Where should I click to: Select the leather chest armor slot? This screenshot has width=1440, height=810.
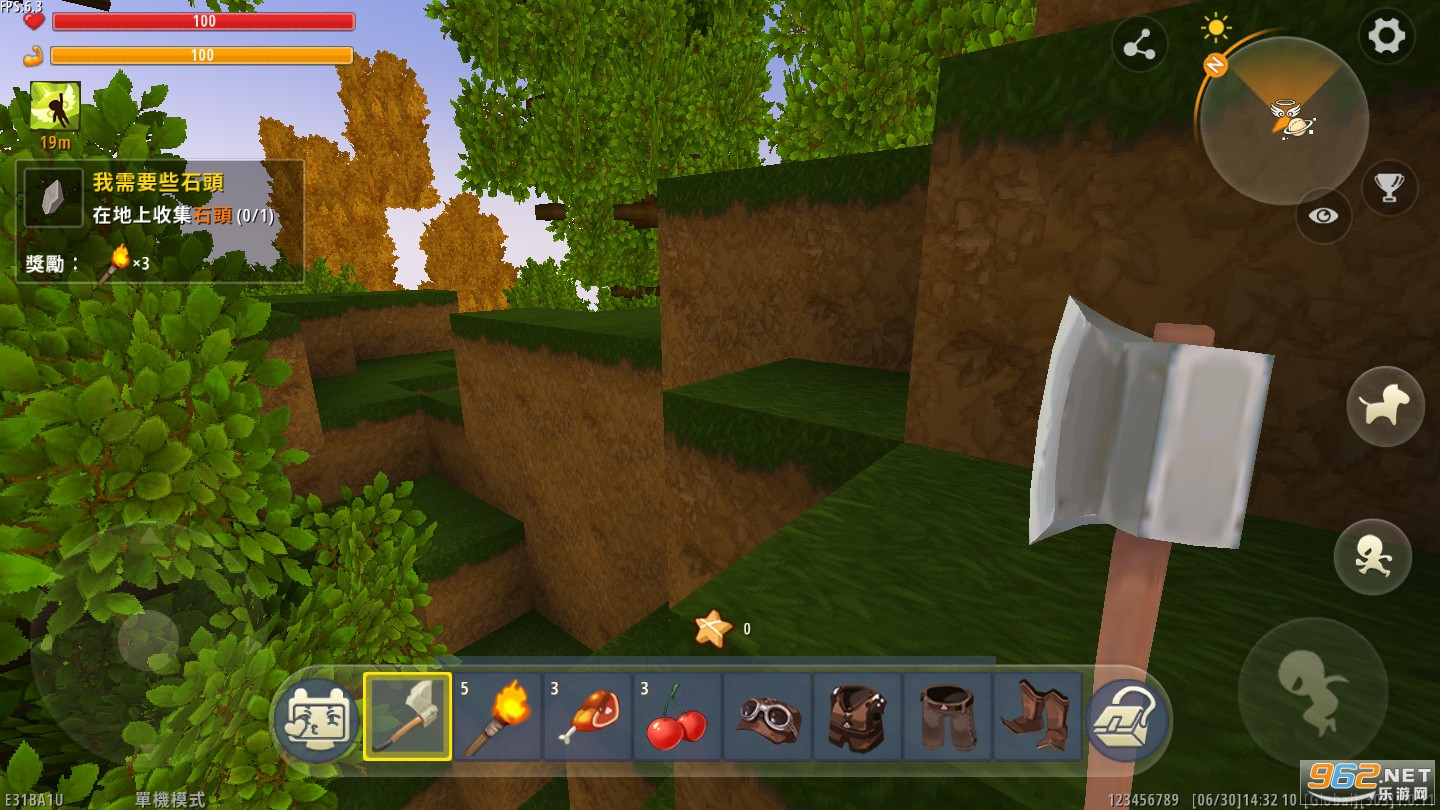(857, 716)
